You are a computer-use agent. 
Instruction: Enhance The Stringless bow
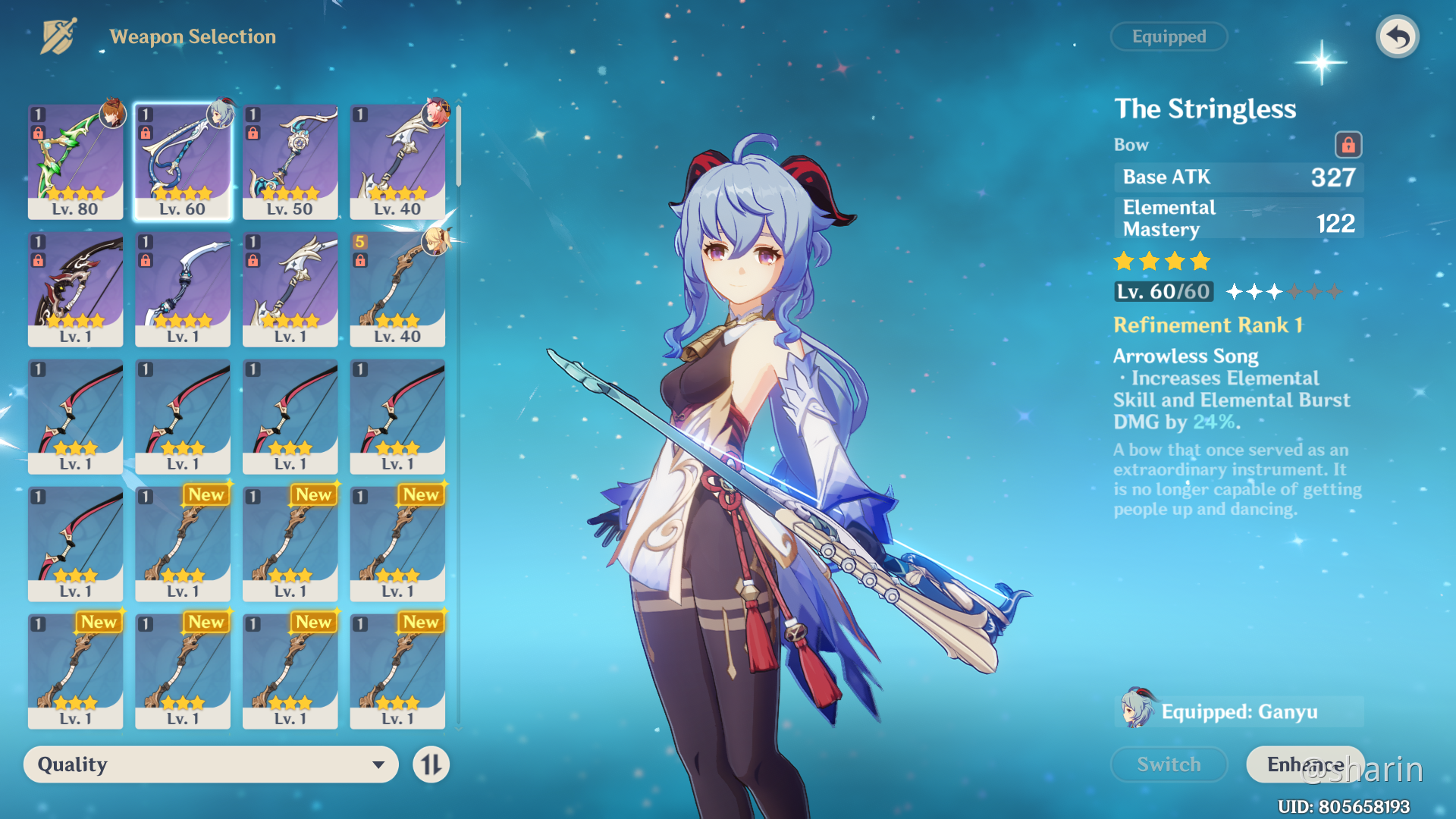coord(1304,764)
